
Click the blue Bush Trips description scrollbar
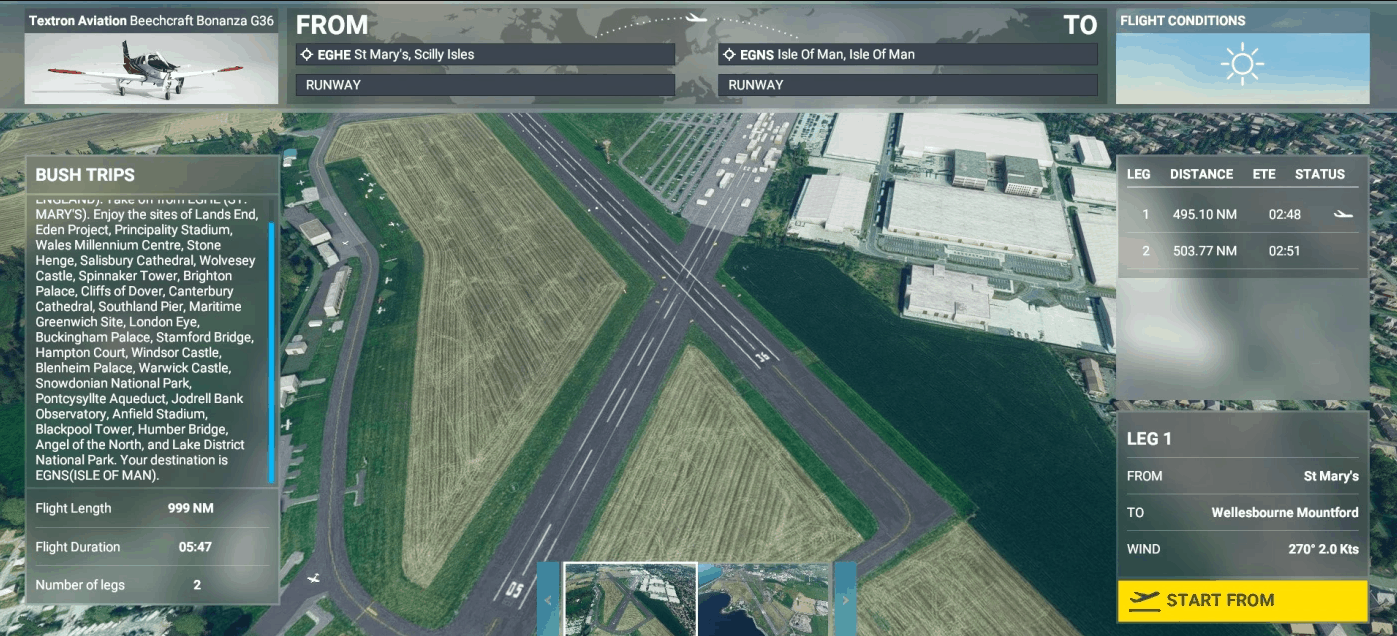coord(271,352)
